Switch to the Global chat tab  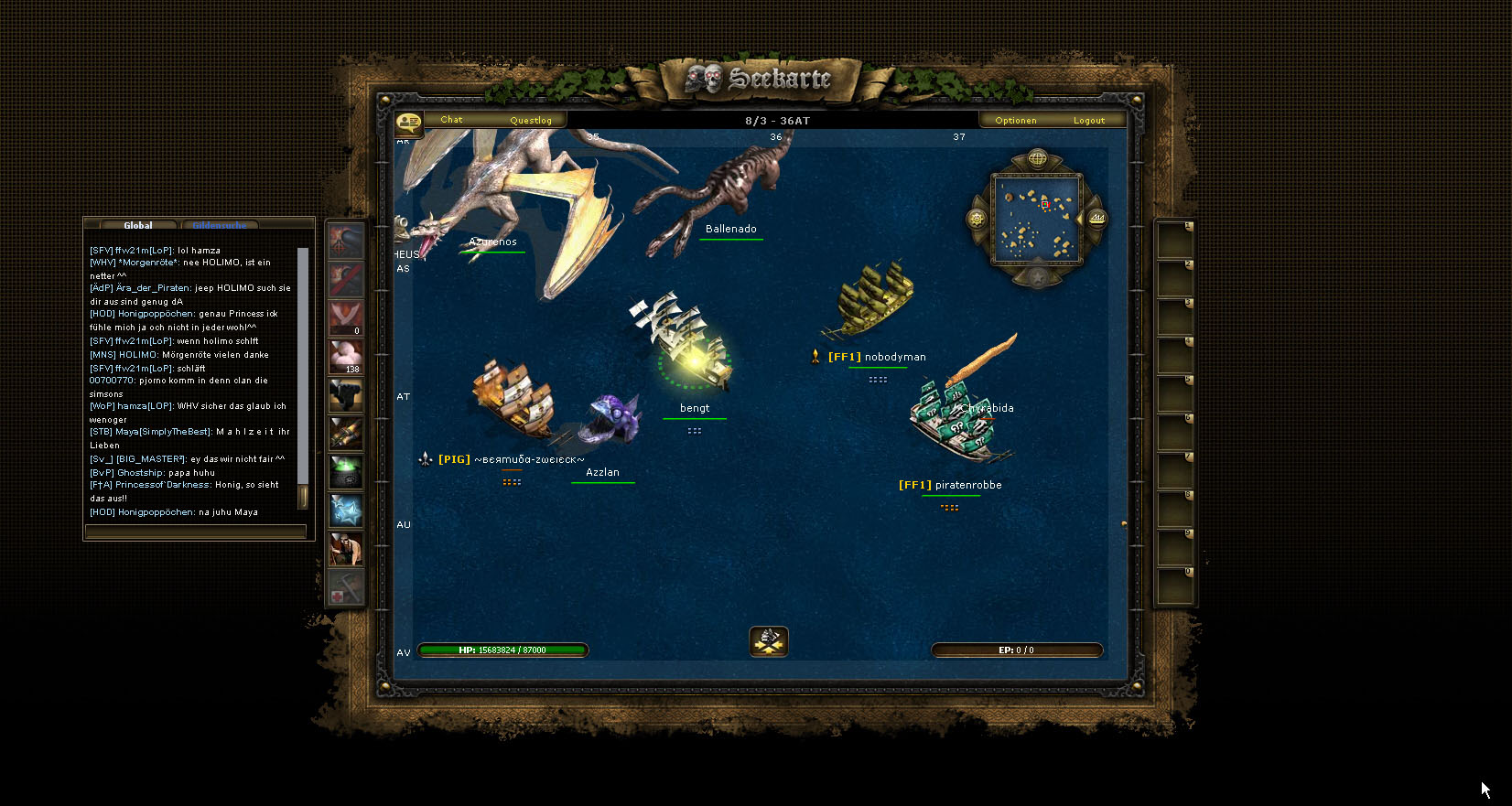[x=138, y=225]
